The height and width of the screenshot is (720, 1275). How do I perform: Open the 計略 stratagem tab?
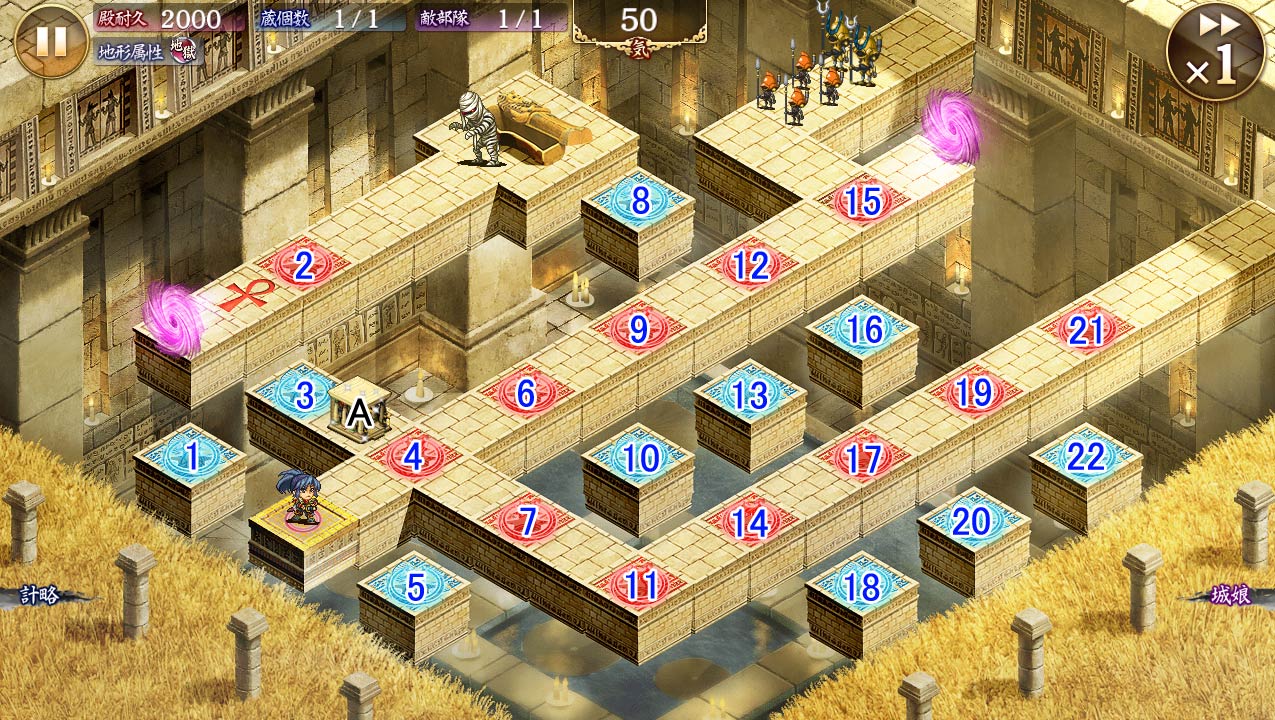click(40, 596)
